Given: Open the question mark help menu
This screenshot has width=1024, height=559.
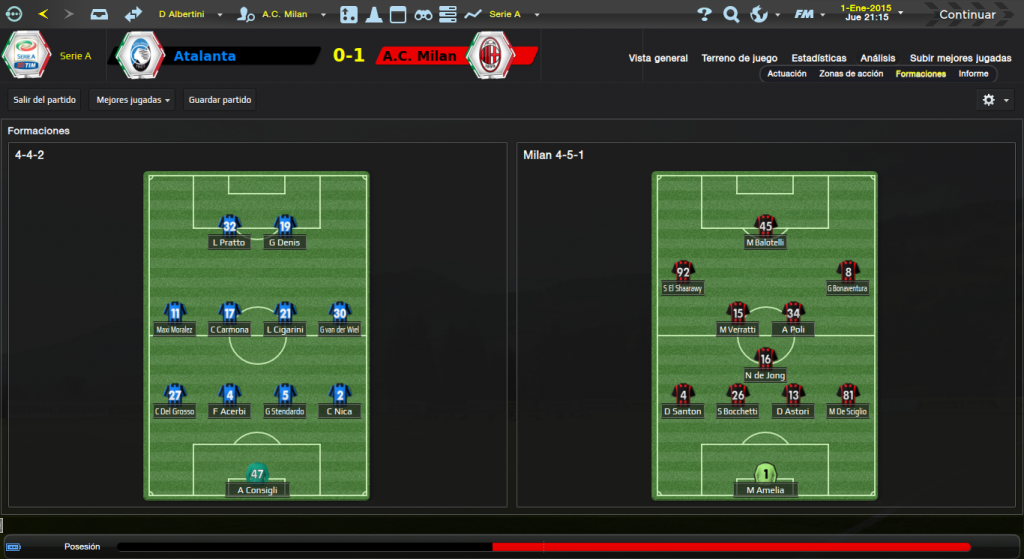Looking at the screenshot, I should click(704, 14).
